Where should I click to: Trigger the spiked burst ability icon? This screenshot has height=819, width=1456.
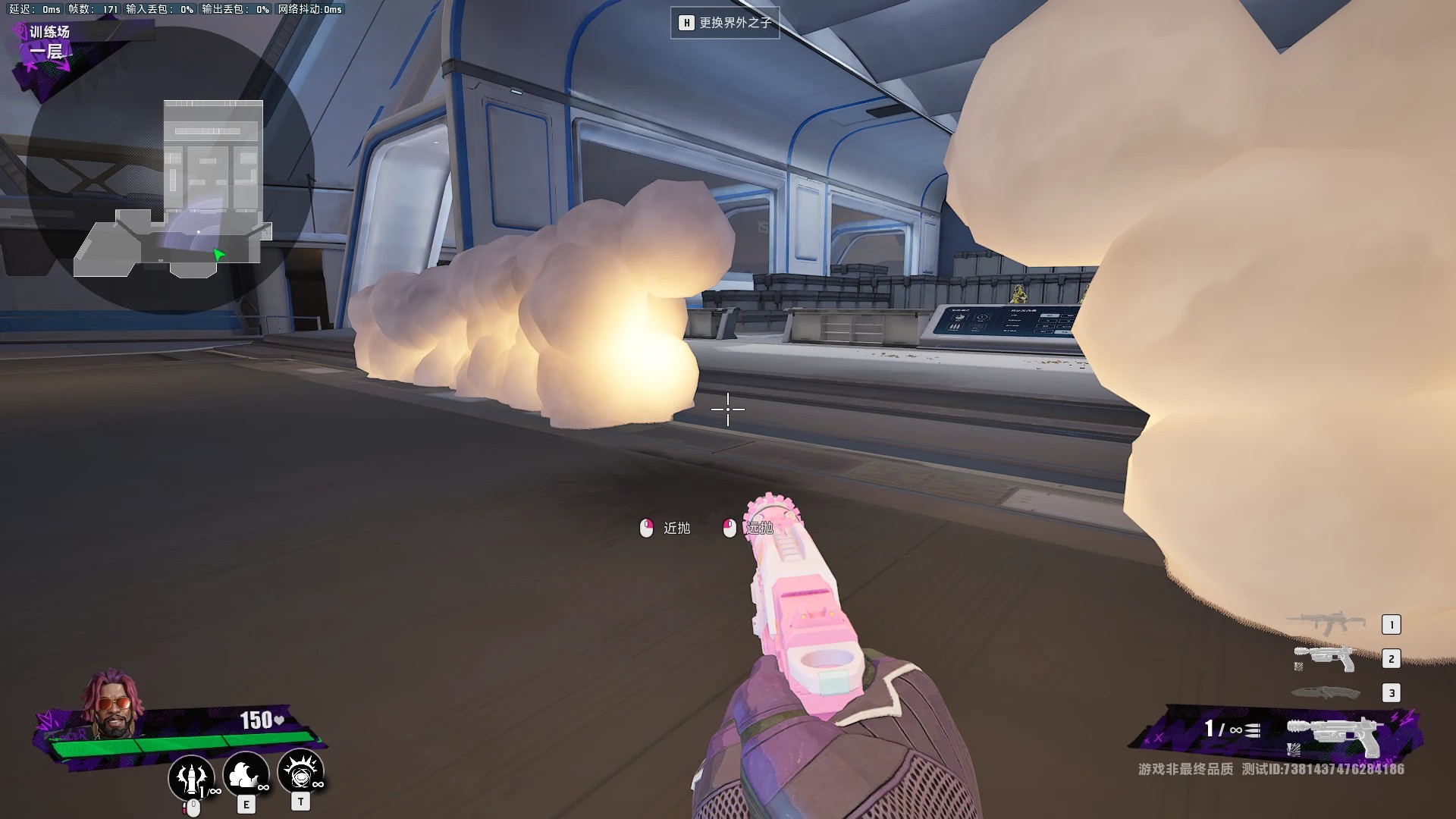coord(301,772)
